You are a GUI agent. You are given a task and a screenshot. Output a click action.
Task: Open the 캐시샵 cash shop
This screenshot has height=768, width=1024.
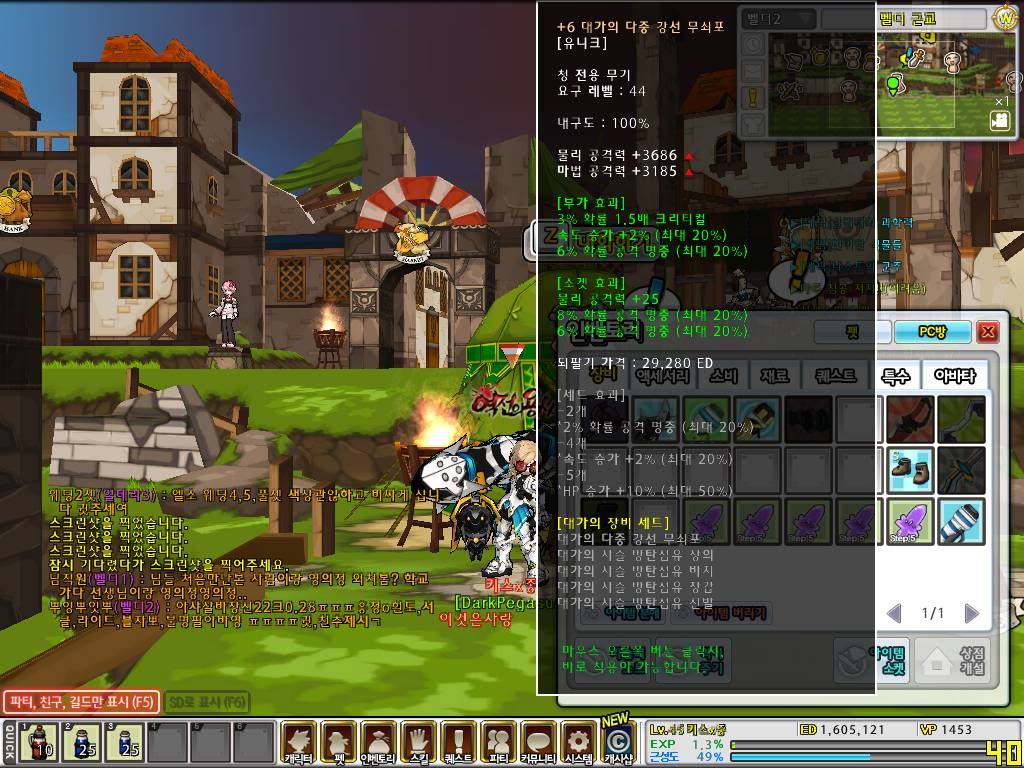tap(619, 741)
